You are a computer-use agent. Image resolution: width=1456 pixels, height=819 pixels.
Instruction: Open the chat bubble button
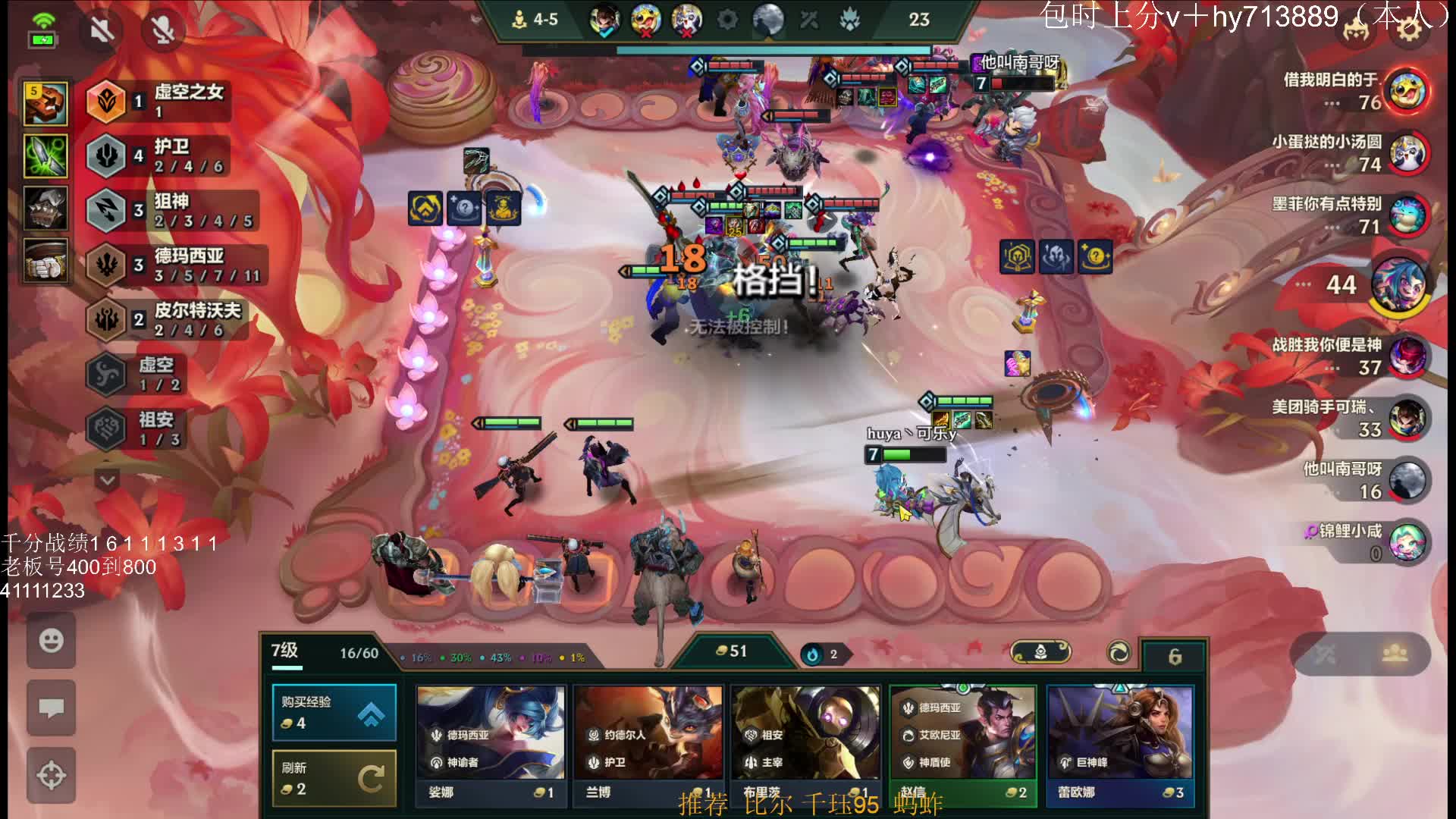[51, 709]
